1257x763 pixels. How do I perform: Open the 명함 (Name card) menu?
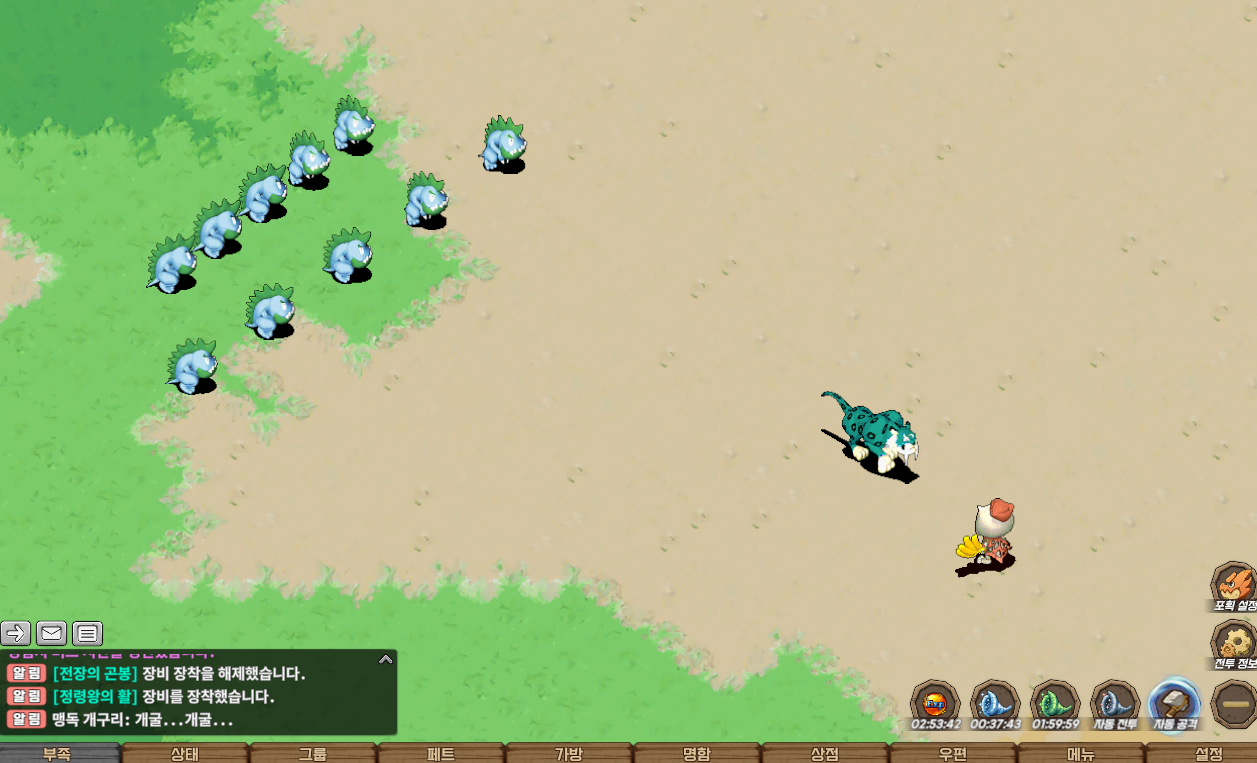(697, 753)
